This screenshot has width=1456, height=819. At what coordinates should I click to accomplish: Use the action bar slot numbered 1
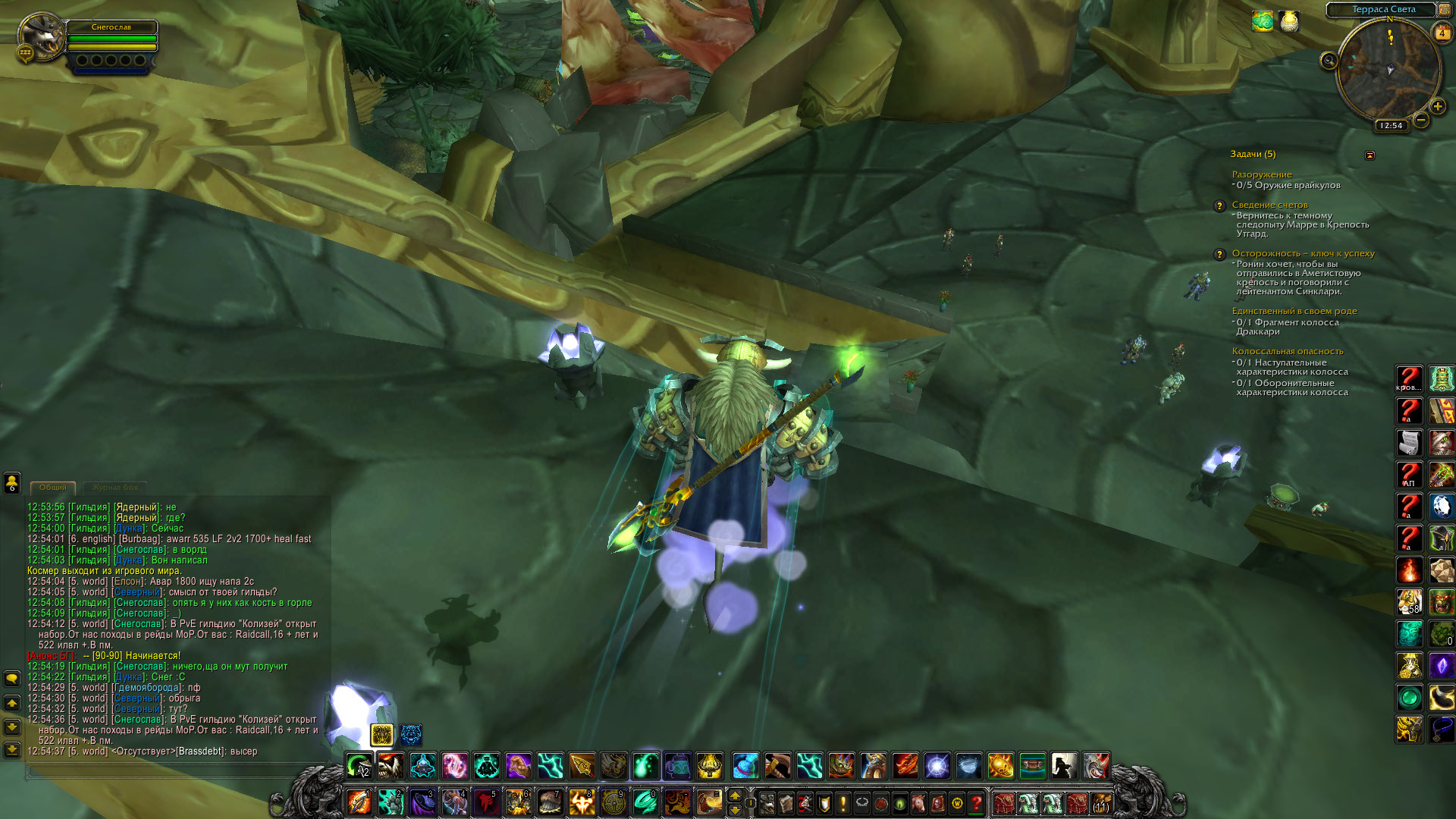coord(359,801)
